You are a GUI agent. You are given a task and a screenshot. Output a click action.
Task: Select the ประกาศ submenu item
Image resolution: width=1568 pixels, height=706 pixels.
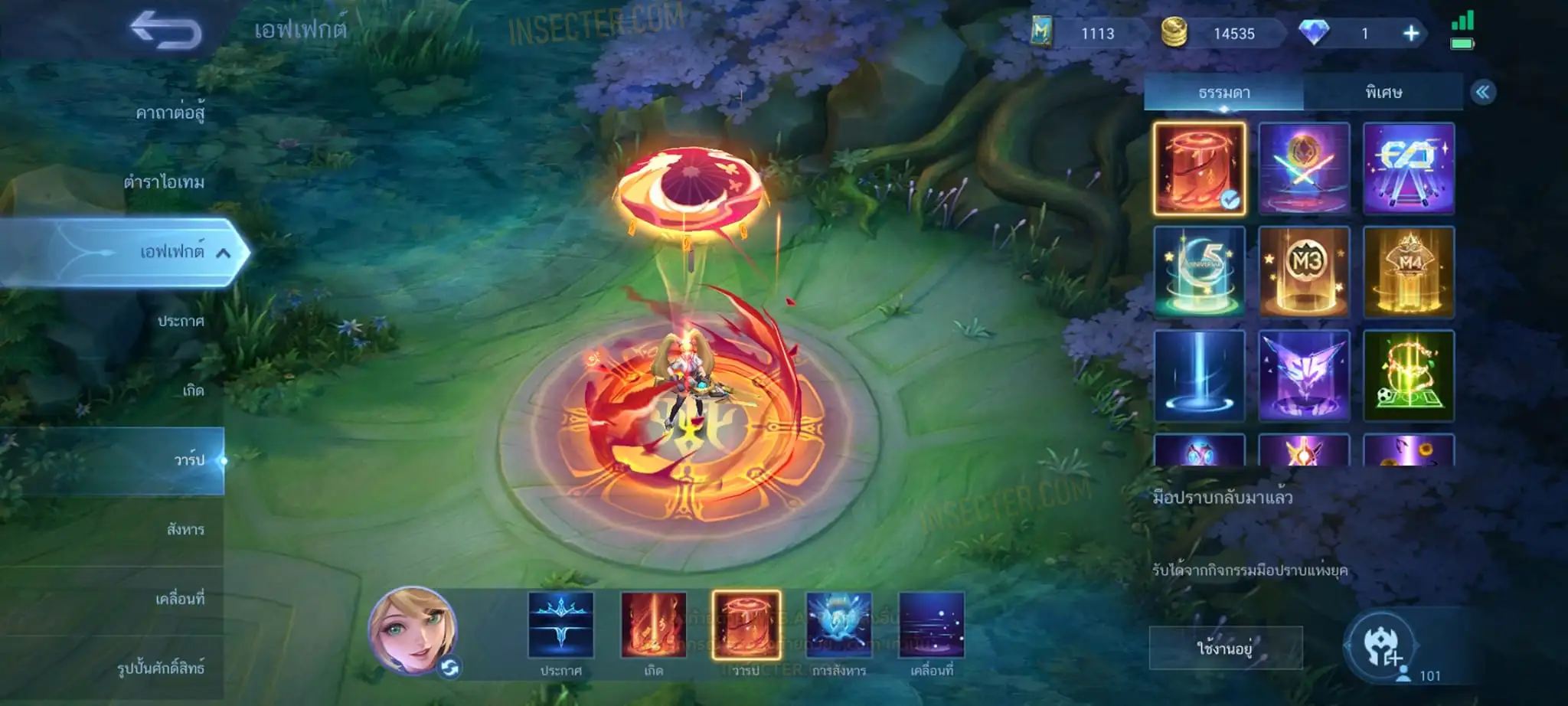click(181, 321)
